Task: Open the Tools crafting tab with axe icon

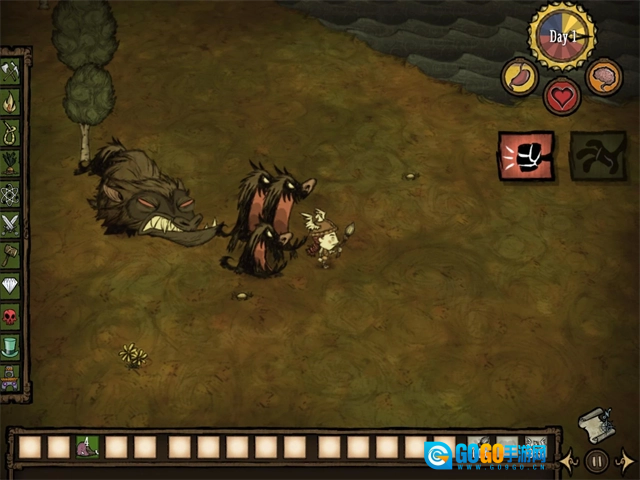Action: coord(11,72)
